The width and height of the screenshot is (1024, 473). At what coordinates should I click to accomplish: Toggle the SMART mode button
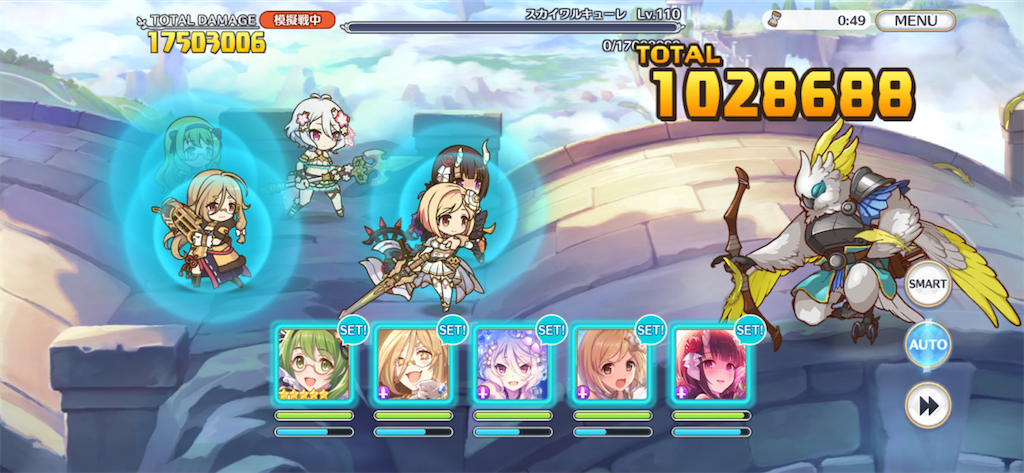(927, 285)
